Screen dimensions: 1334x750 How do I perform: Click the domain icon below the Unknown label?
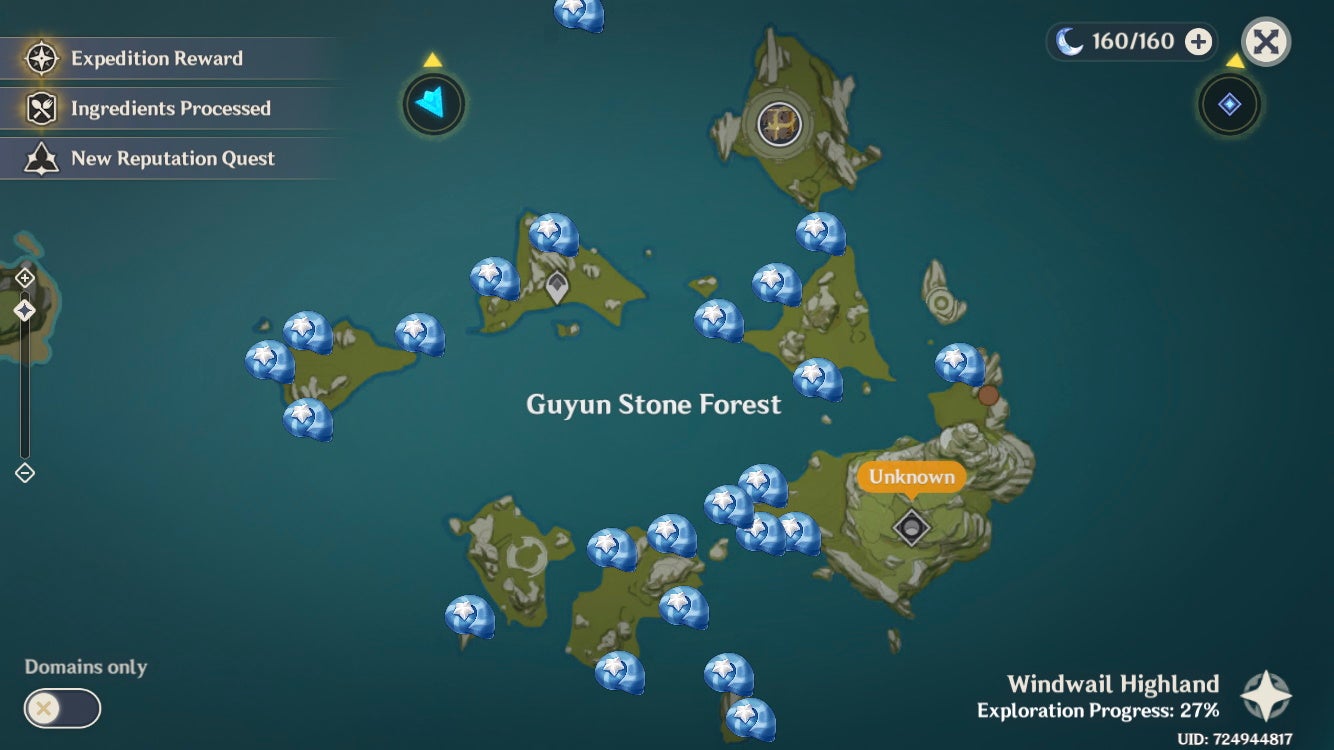(913, 525)
